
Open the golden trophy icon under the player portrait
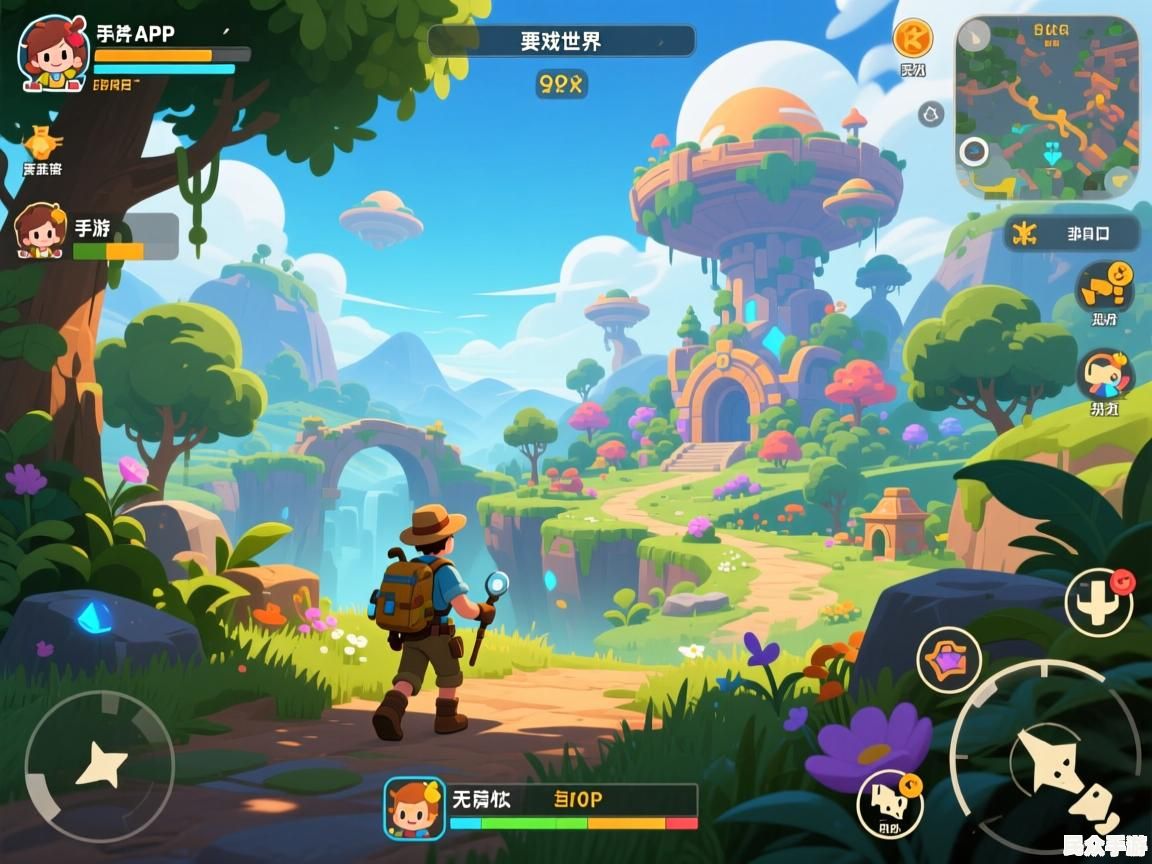(x=41, y=143)
